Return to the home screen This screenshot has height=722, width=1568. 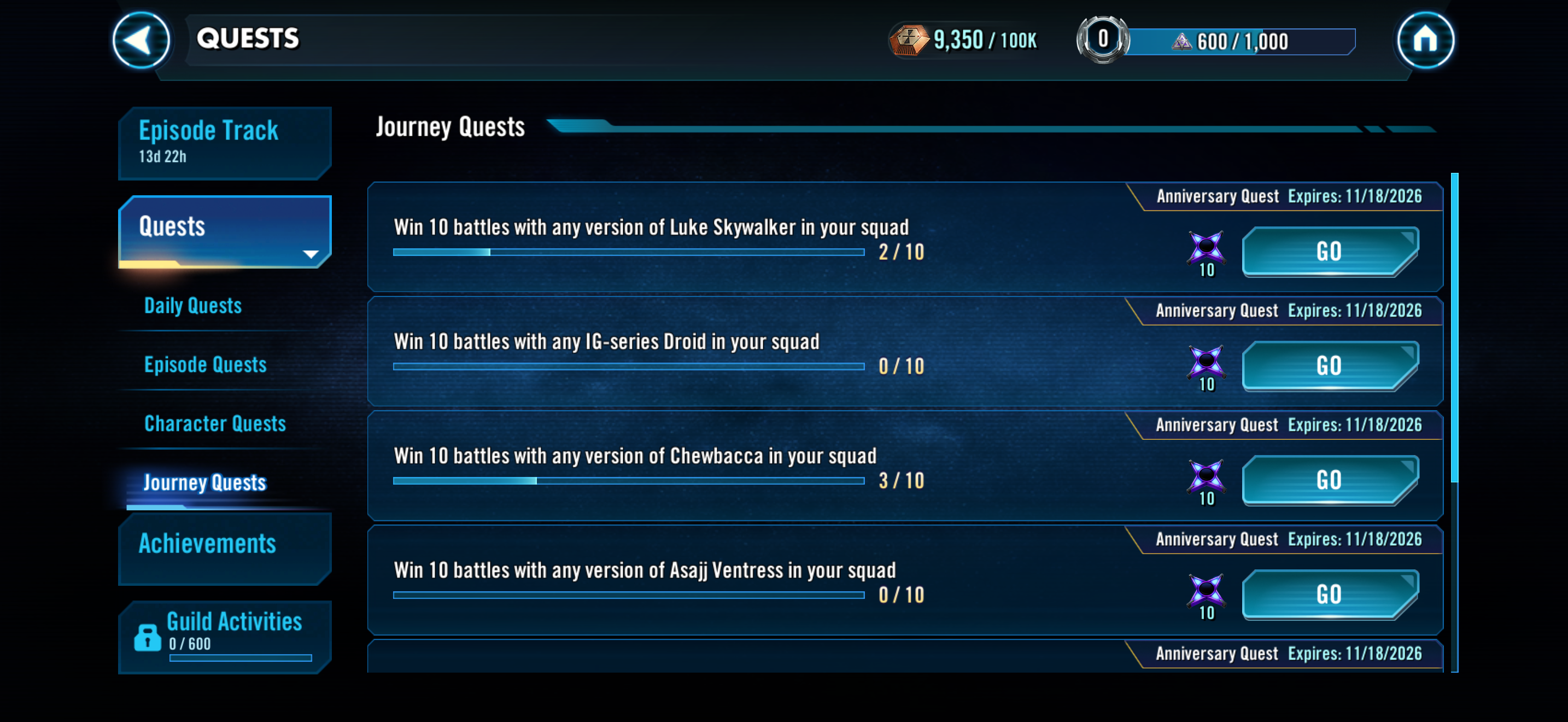coord(1424,40)
